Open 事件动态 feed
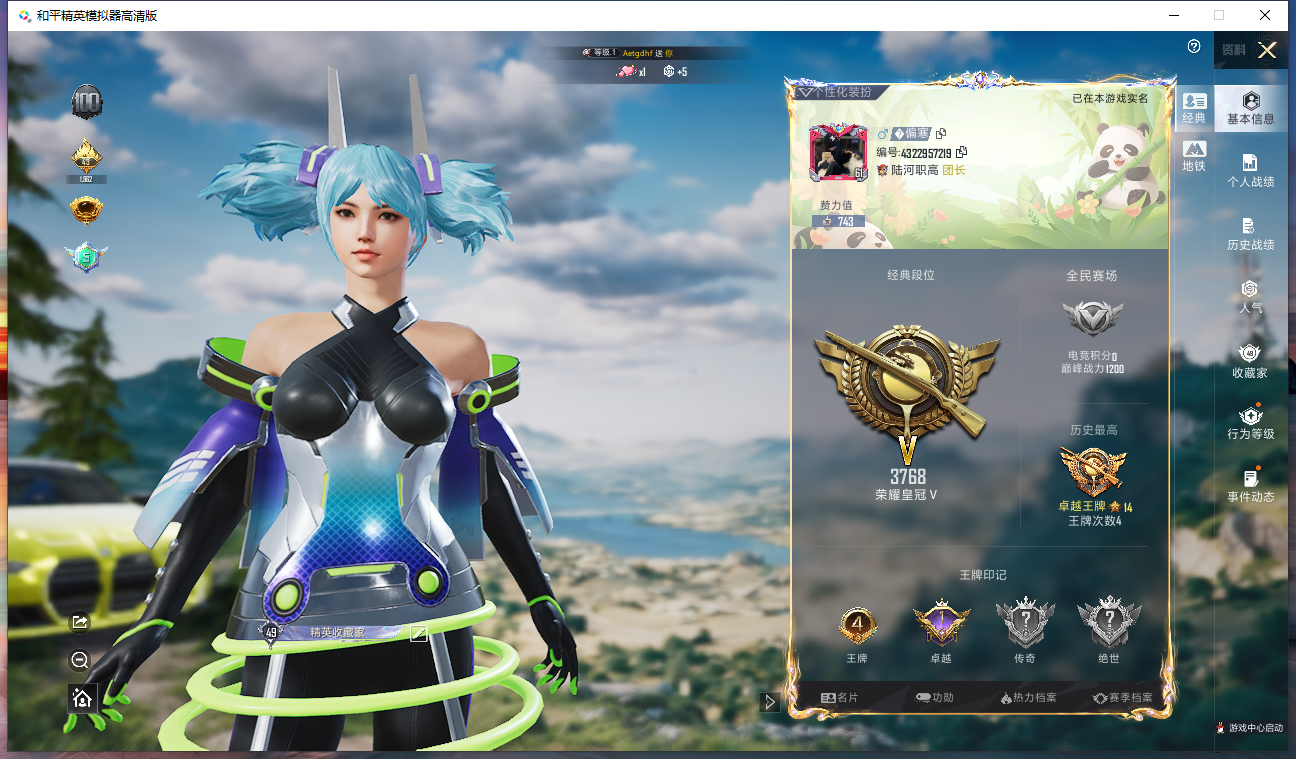This screenshot has height=759, width=1296. pos(1250,486)
